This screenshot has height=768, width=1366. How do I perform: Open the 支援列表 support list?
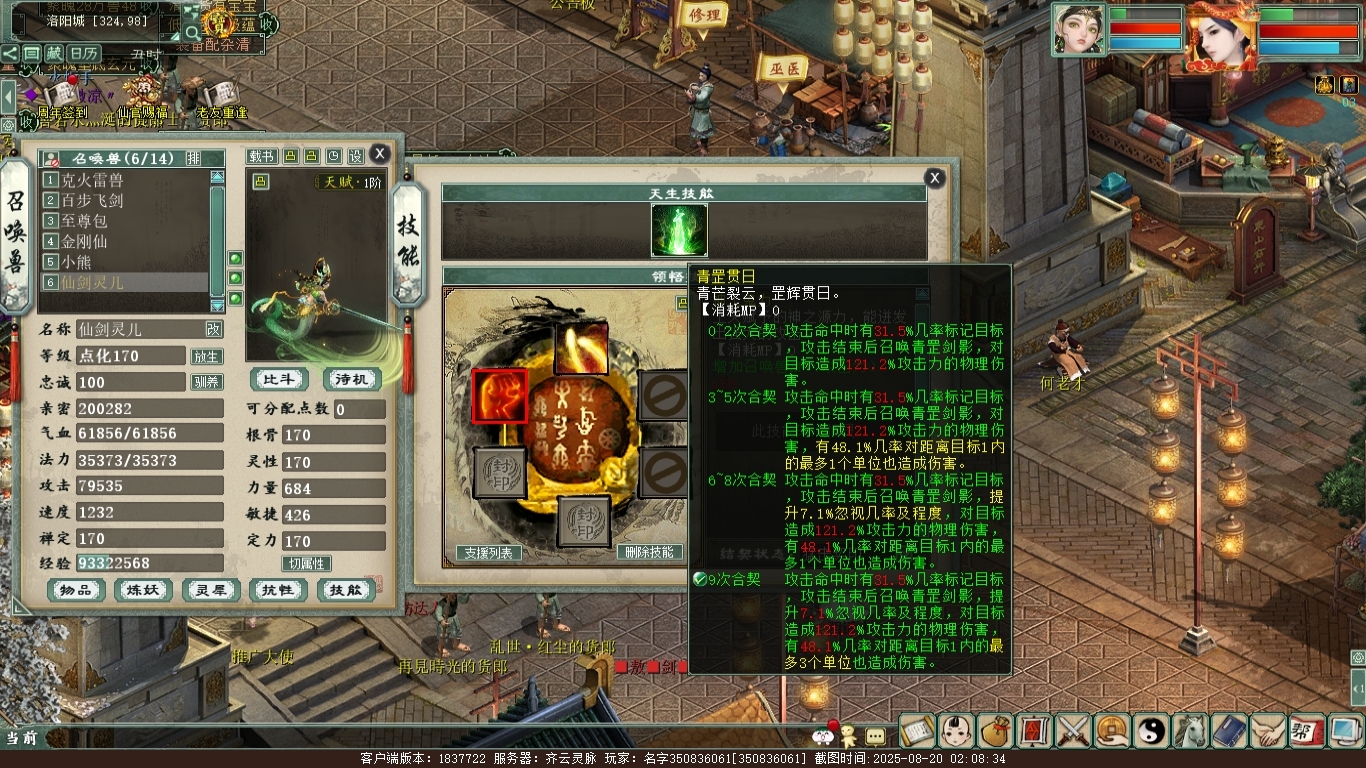pos(489,553)
